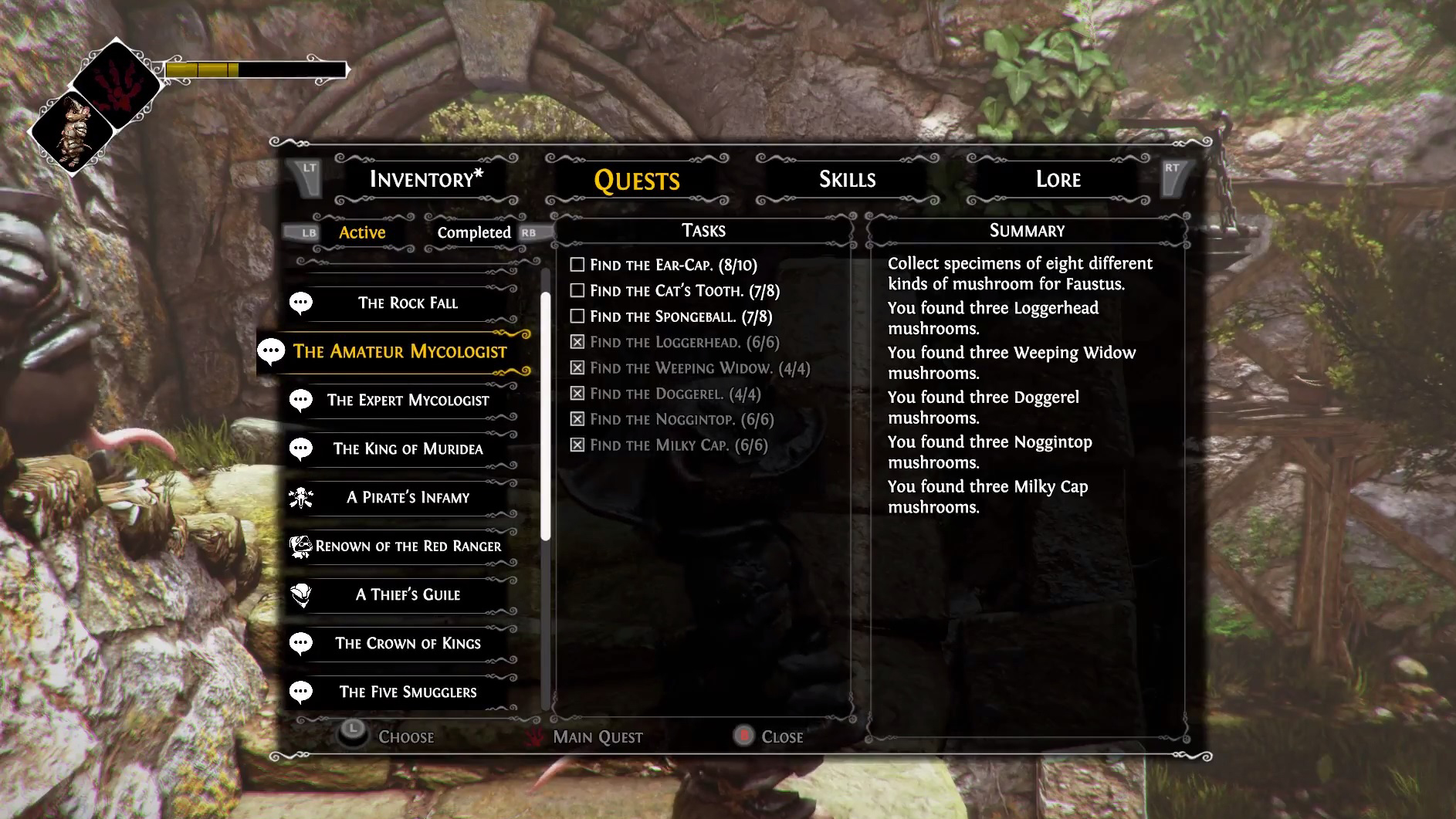Select The King of Muridea quest
The height and width of the screenshot is (819, 1456).
pos(408,448)
